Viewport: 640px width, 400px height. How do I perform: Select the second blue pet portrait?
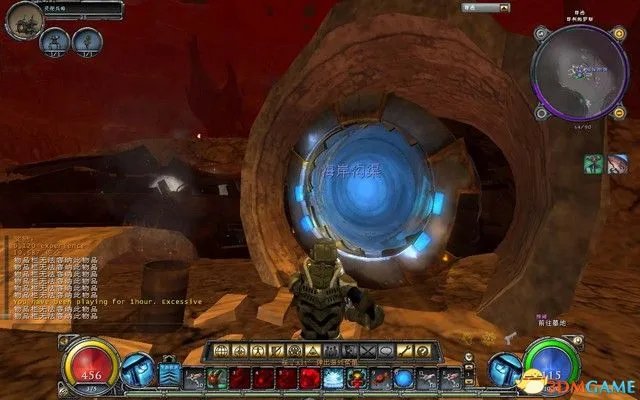click(86, 42)
